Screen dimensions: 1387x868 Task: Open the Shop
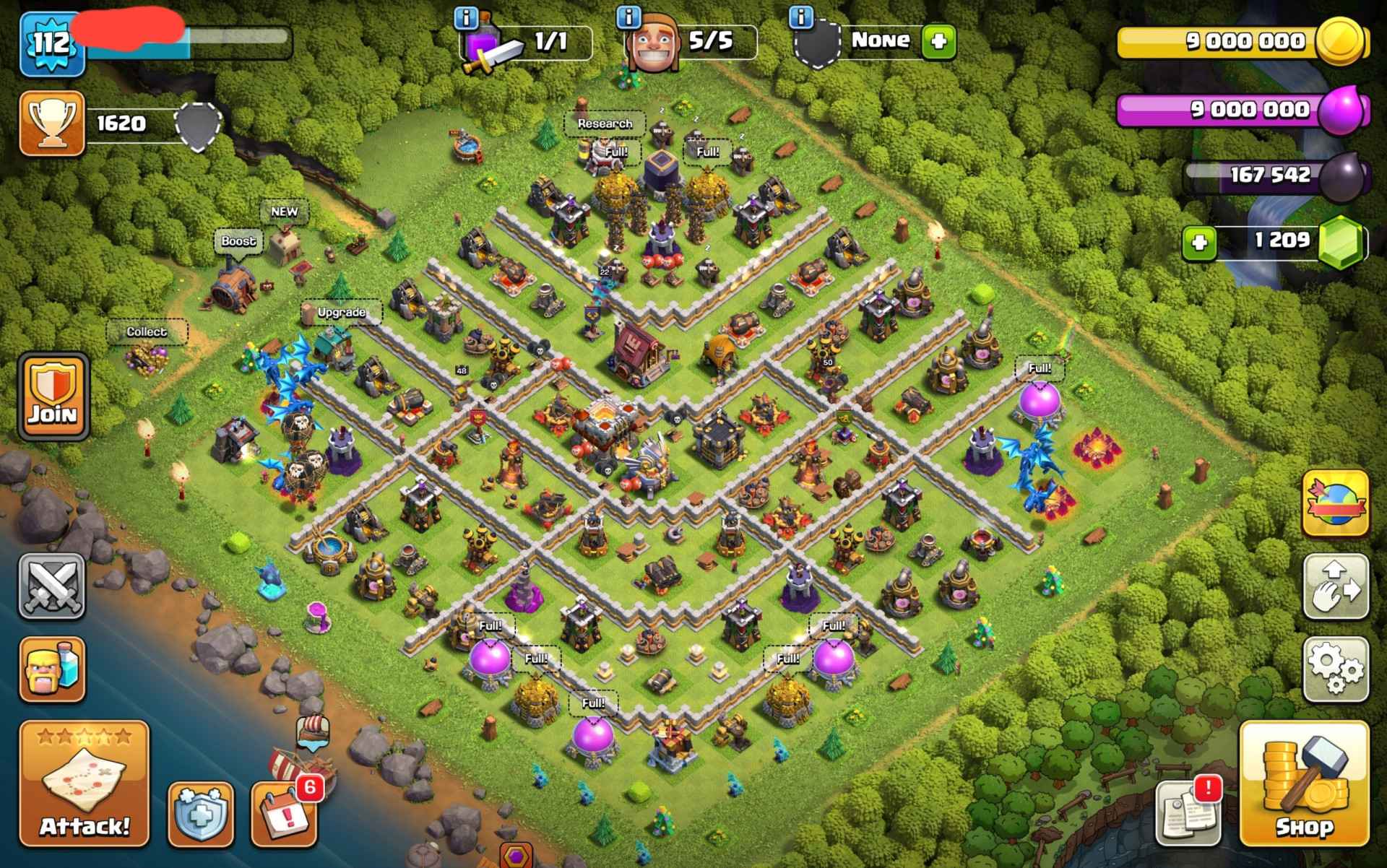(x=1304, y=784)
